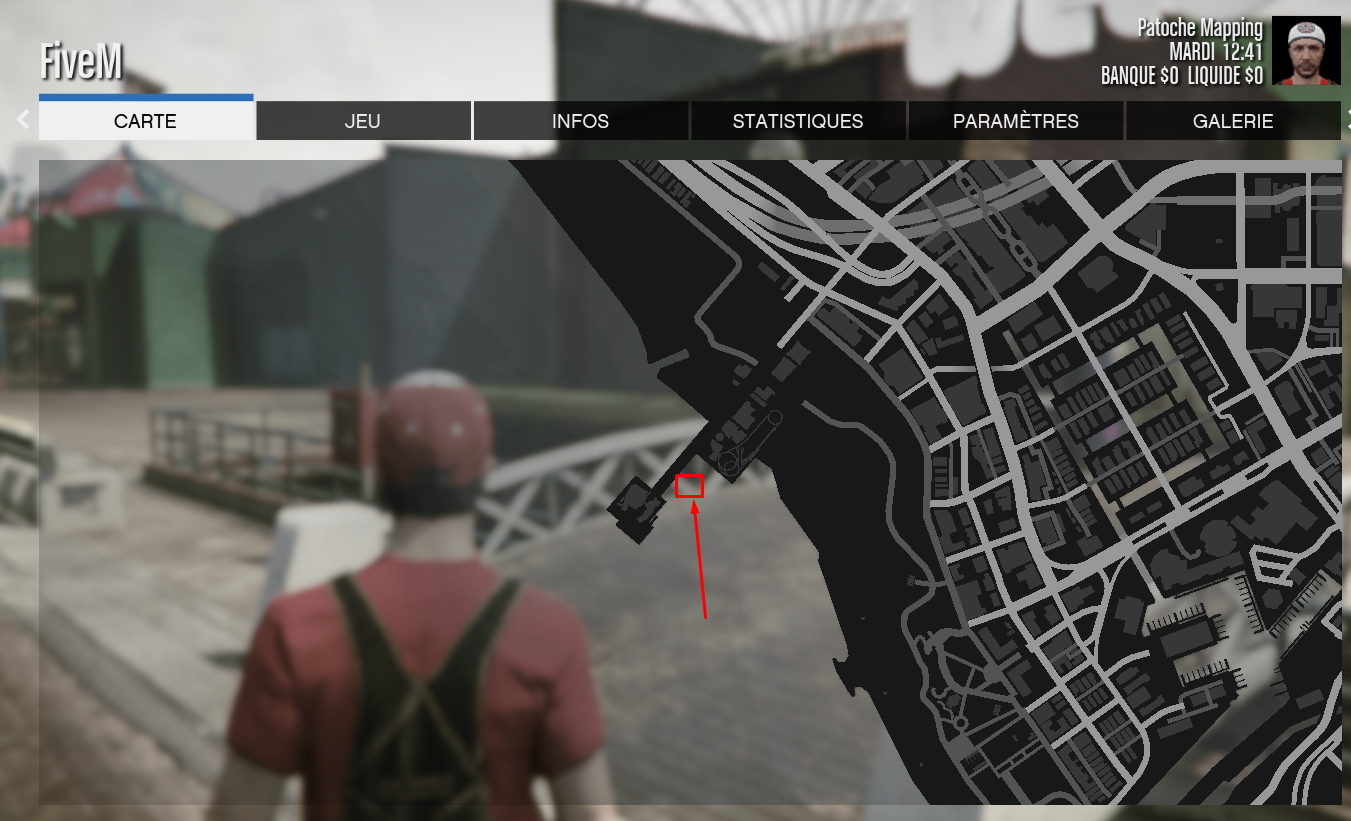Select the INFOS tab
Screen dimensions: 1351x821
[x=580, y=121]
